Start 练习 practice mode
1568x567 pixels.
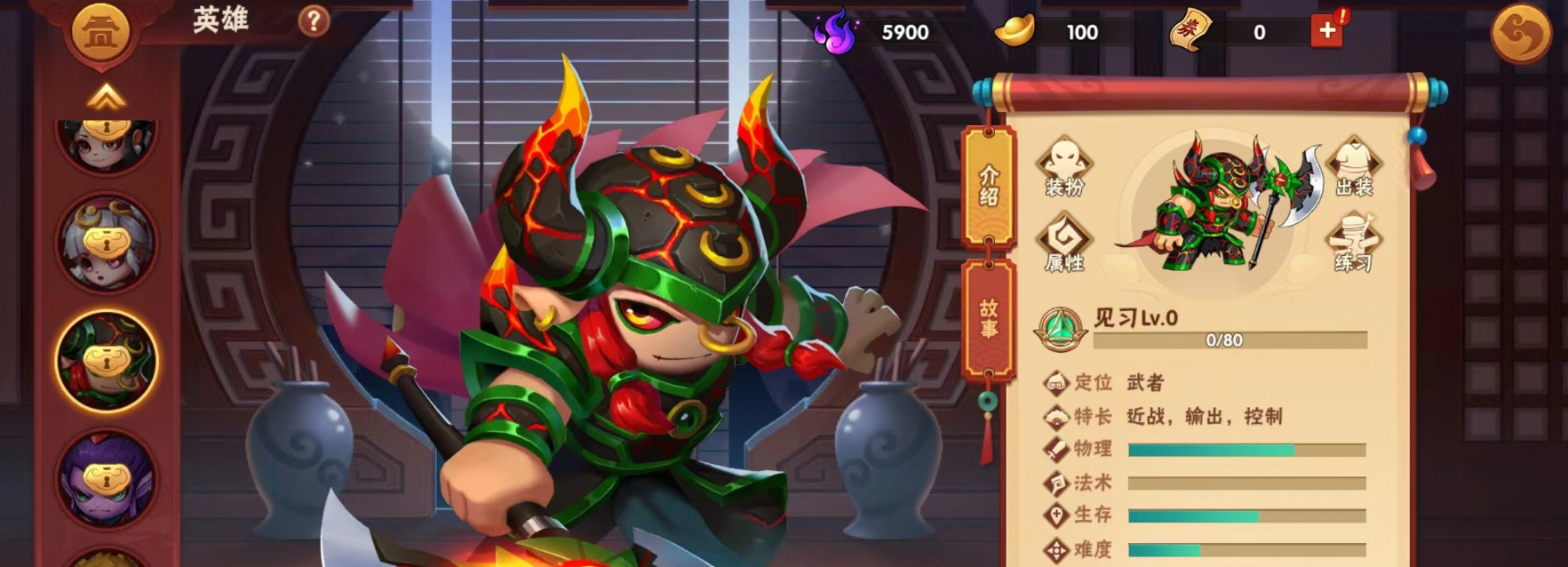click(1353, 243)
